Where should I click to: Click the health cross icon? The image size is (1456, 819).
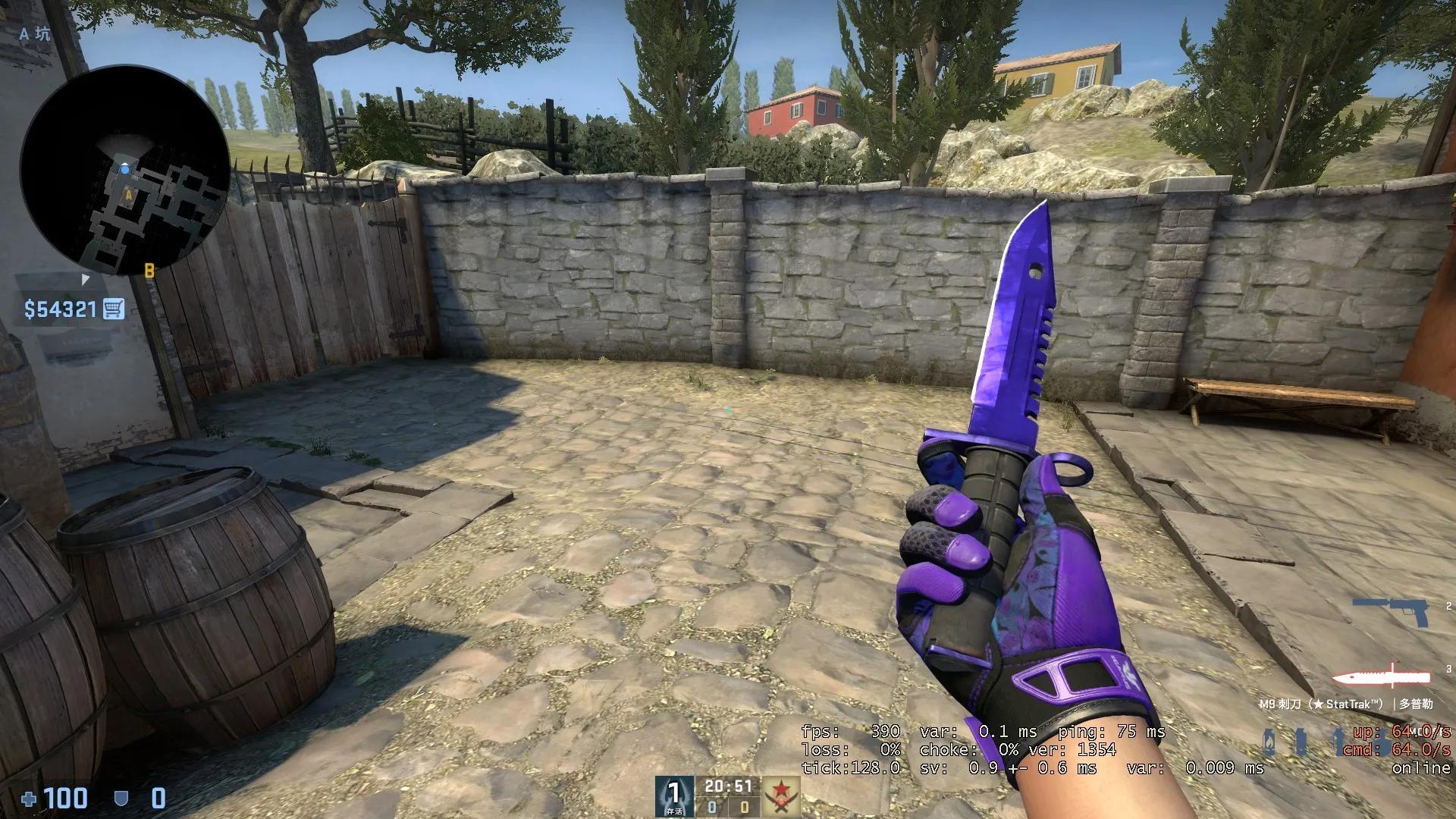point(28,798)
